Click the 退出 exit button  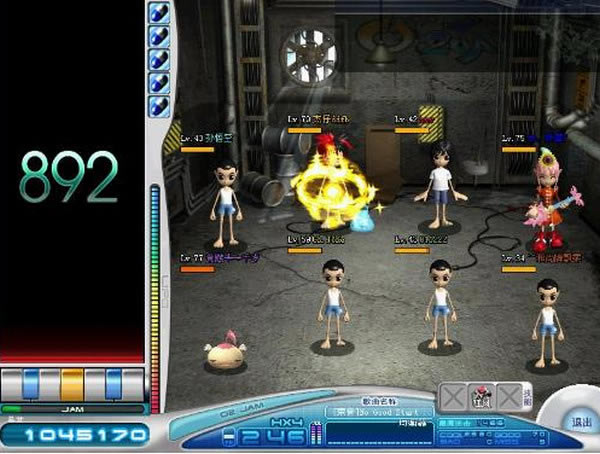click(x=578, y=422)
